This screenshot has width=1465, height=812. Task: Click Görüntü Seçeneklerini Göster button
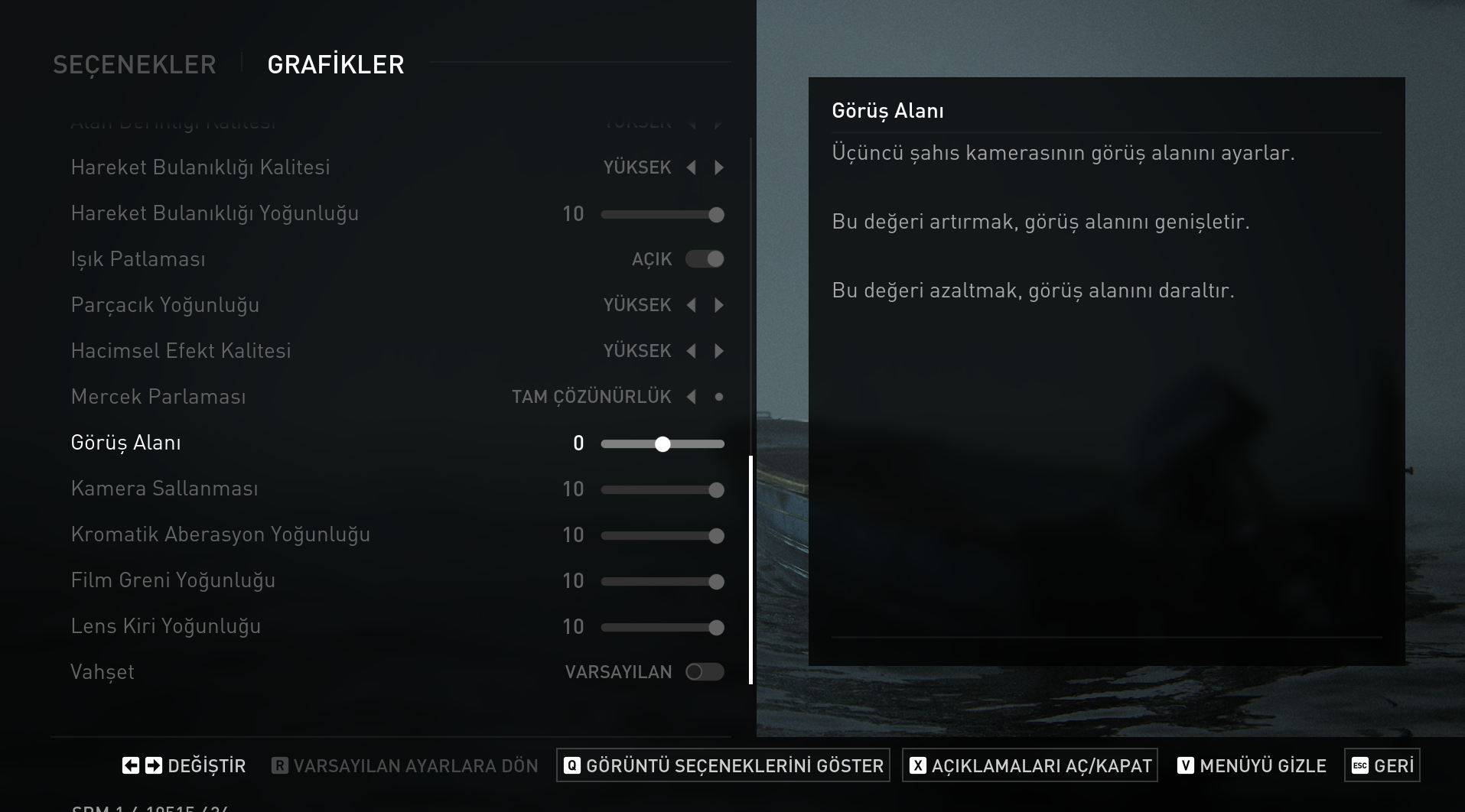(x=723, y=765)
